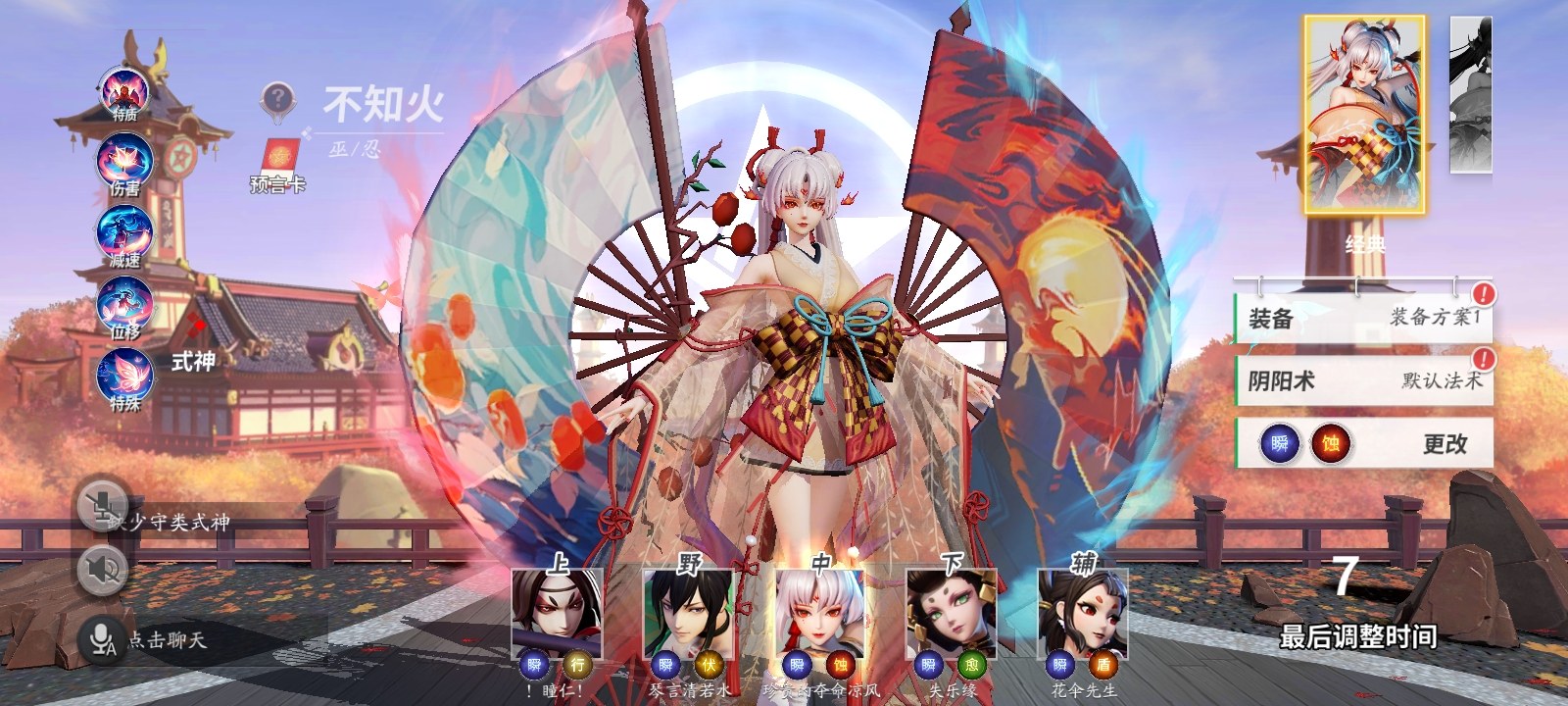Screen dimensions: 1568x706
Task: Open the 装备 equipment plan row
Action: point(1363,318)
